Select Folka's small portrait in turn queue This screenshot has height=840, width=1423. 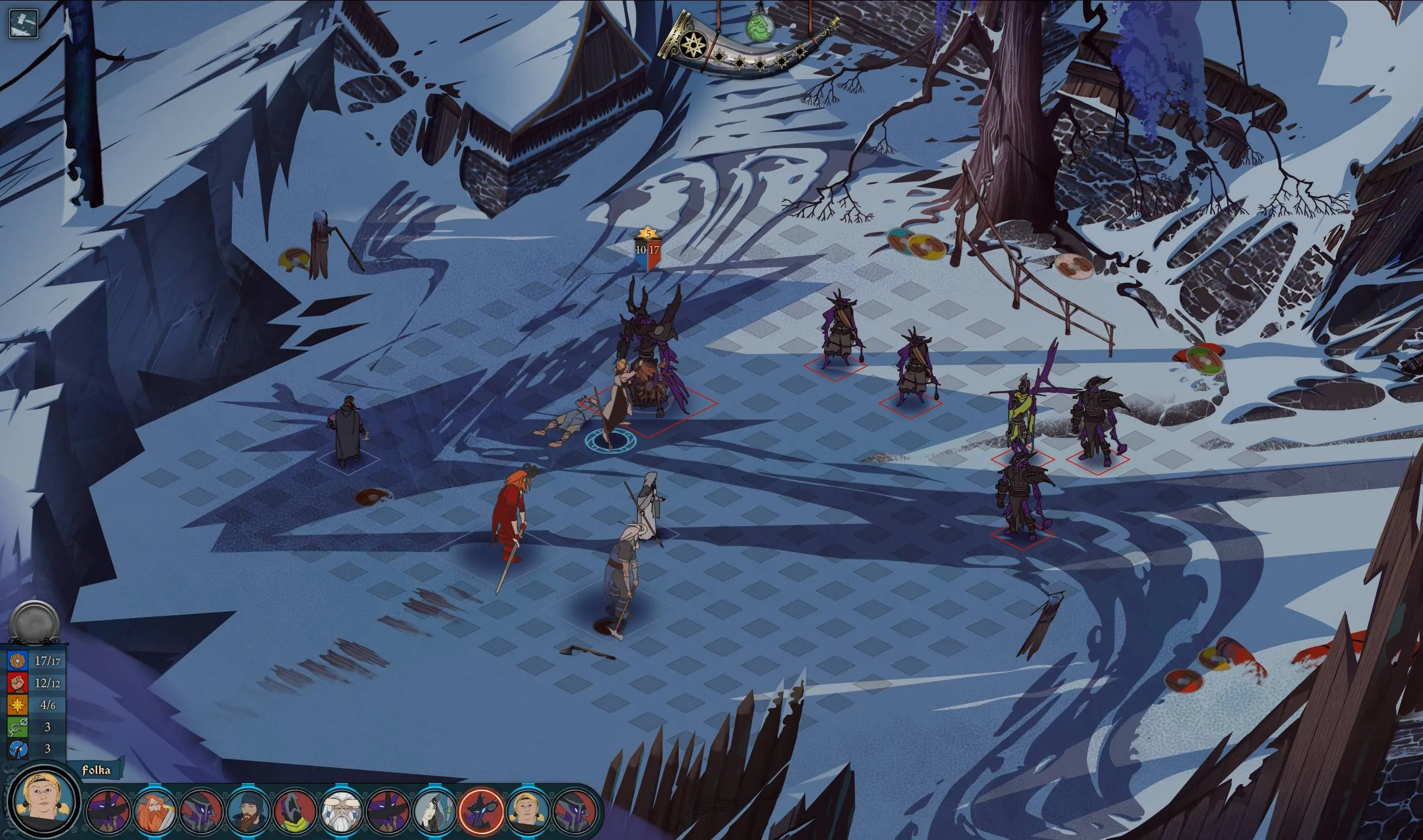(528, 811)
